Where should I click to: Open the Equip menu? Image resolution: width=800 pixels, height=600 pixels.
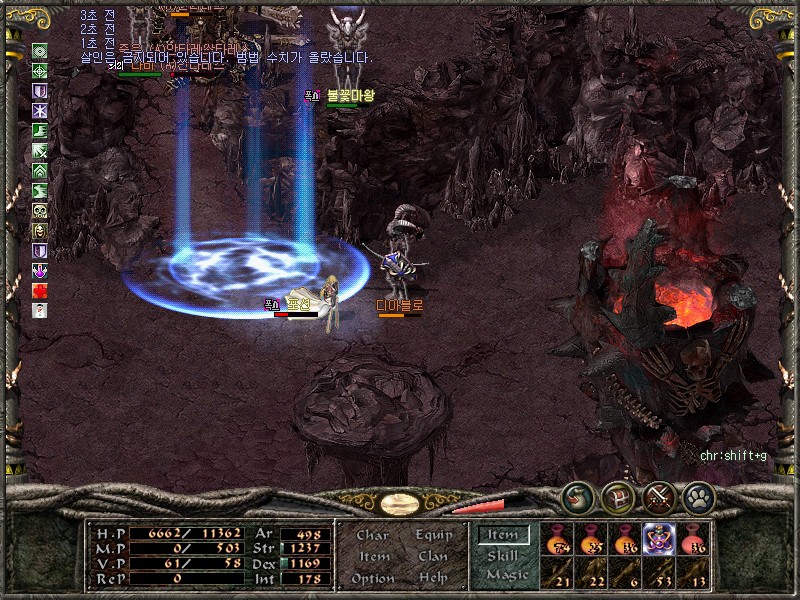[431, 535]
